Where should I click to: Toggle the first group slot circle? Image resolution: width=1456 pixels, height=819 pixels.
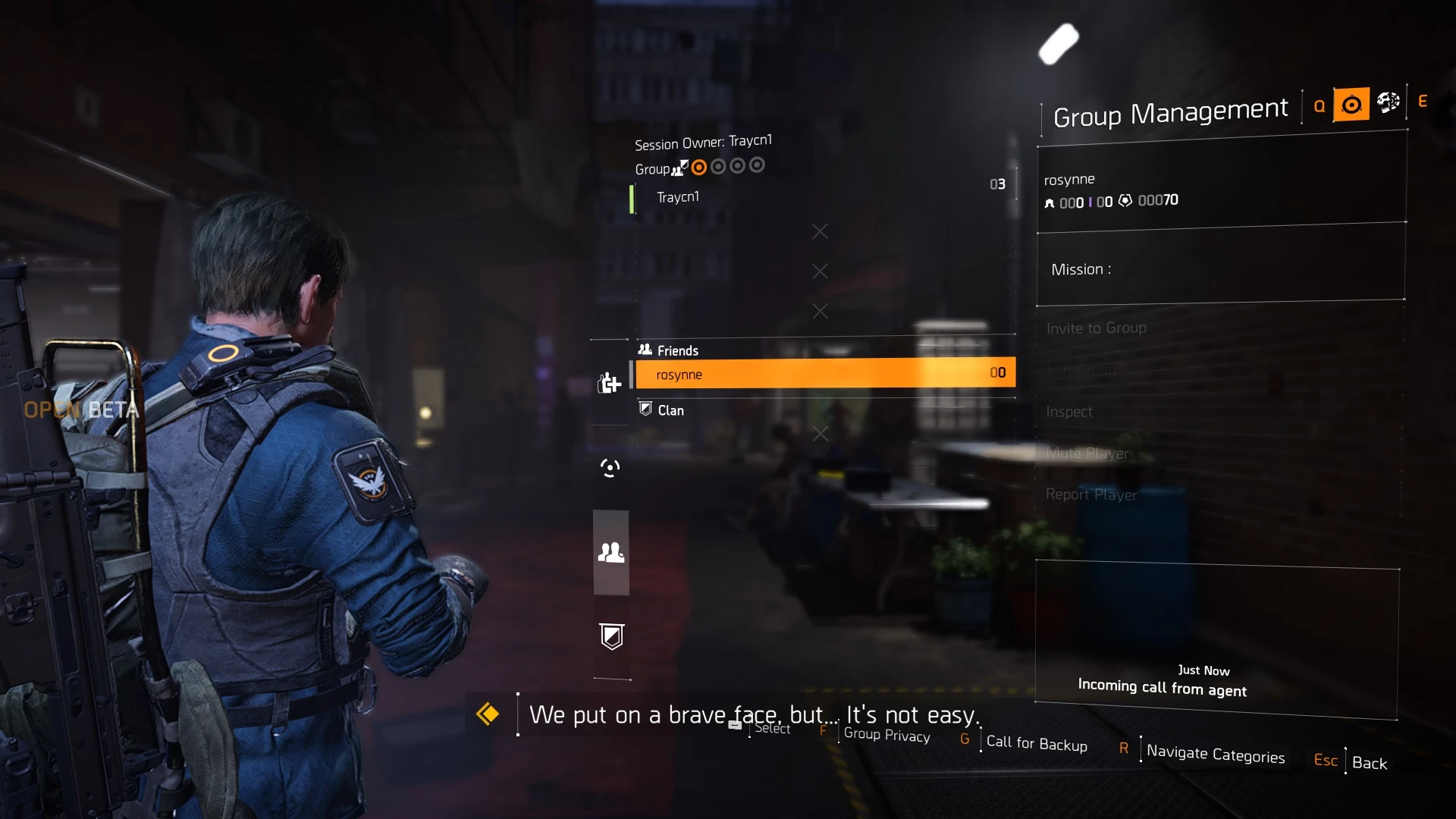point(699,167)
